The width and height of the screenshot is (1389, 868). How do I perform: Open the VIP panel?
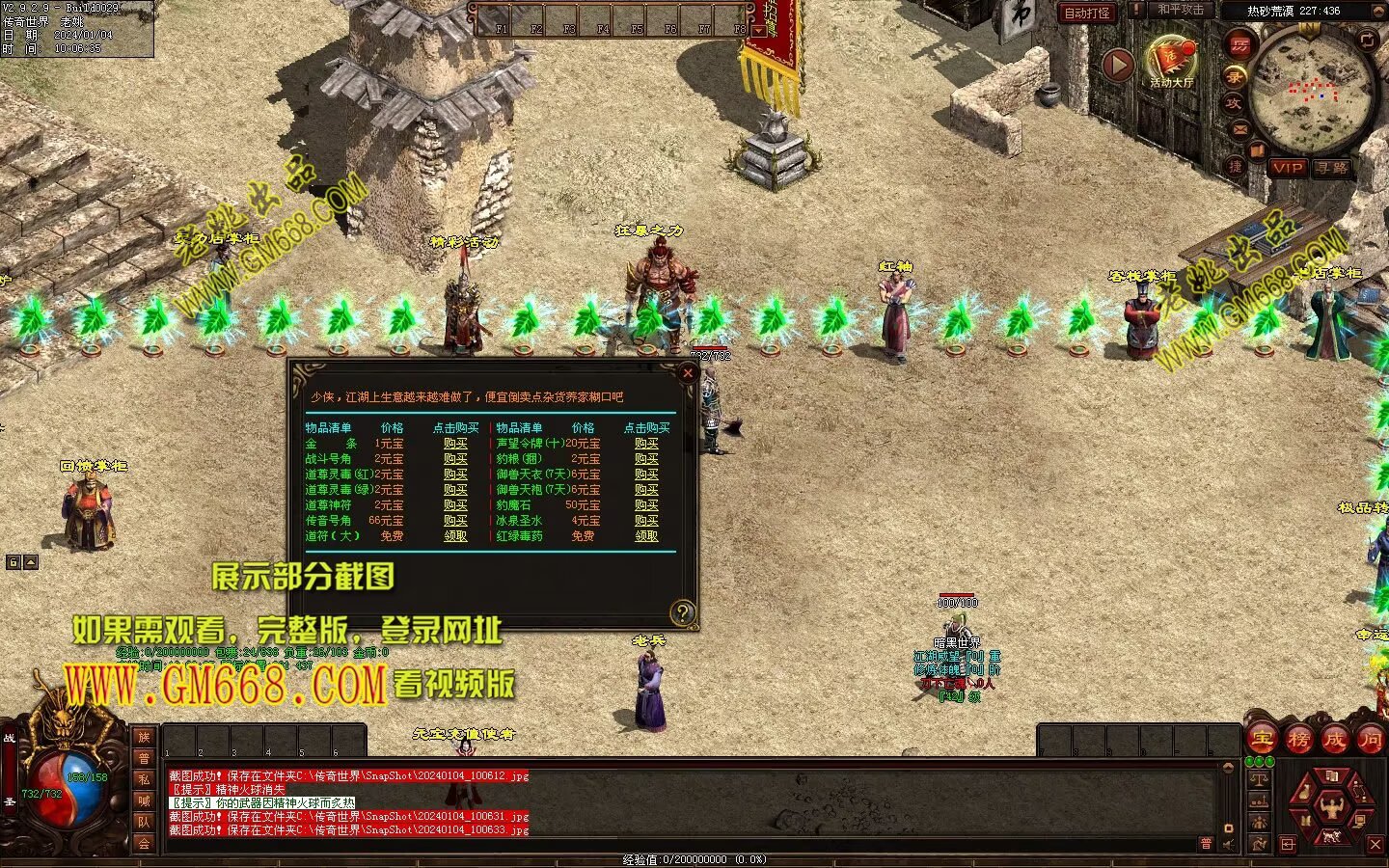click(1288, 168)
